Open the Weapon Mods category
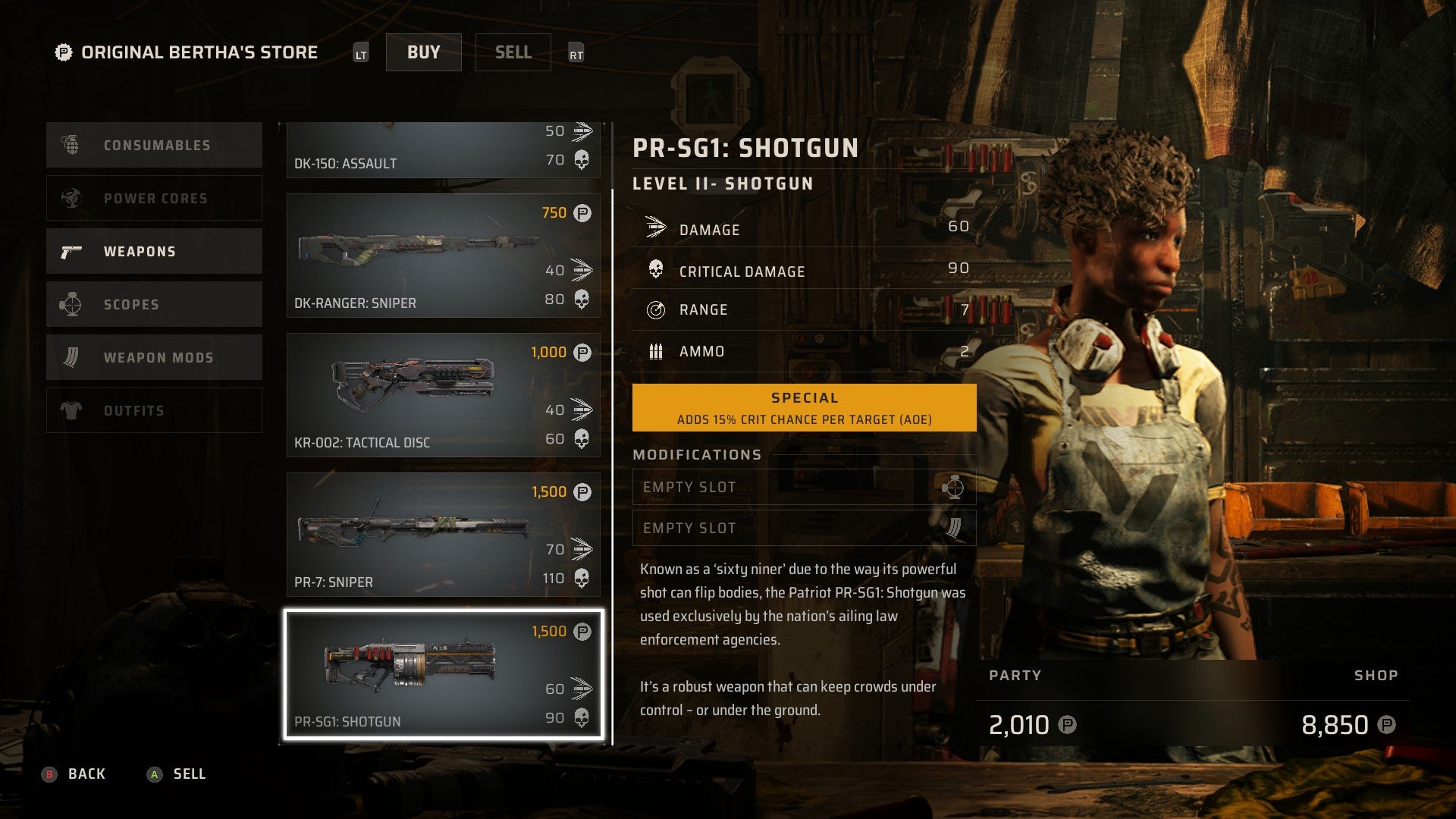1456x819 pixels. [154, 357]
